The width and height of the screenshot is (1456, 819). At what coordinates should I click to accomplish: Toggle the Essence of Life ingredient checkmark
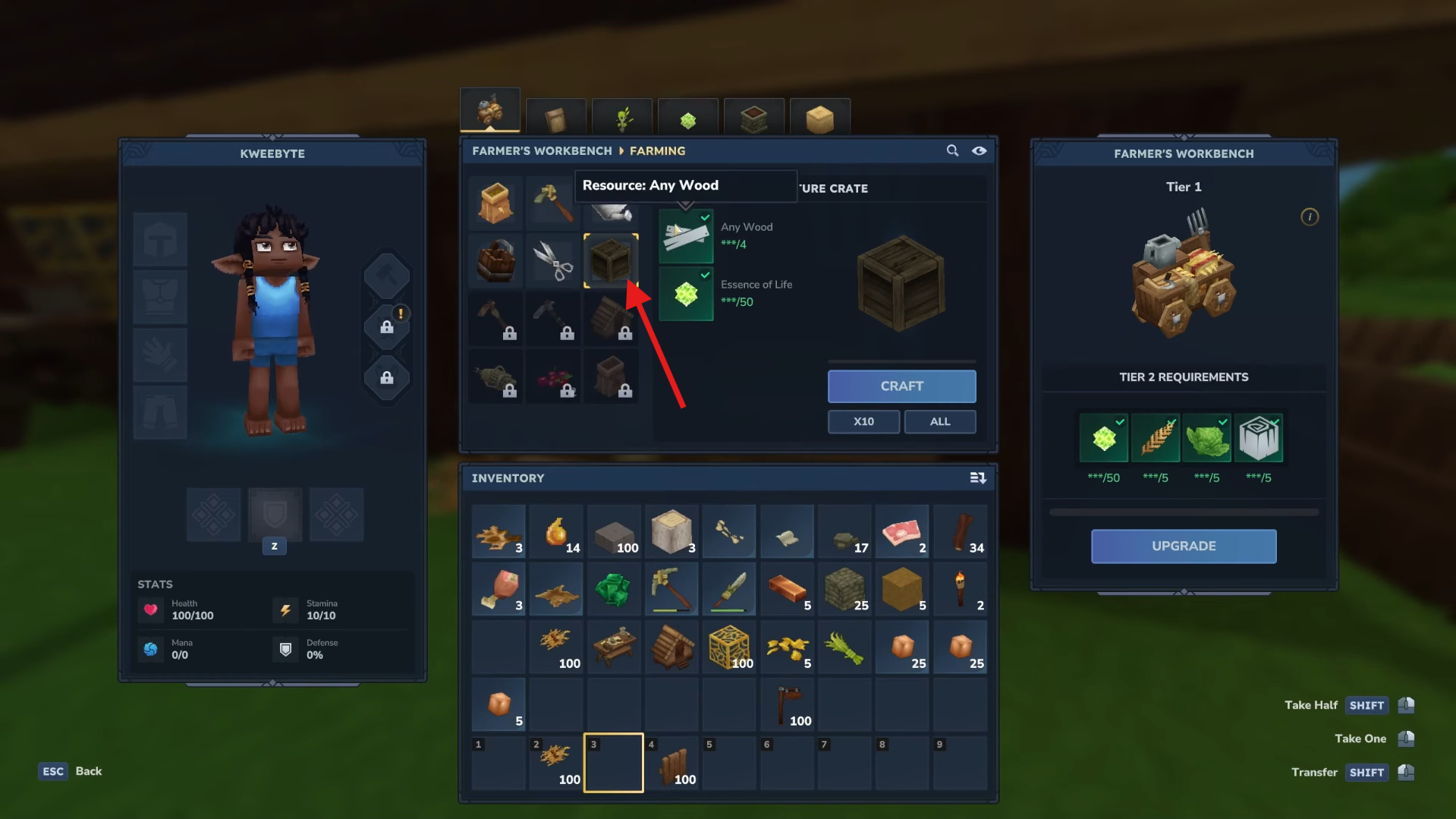[705, 275]
